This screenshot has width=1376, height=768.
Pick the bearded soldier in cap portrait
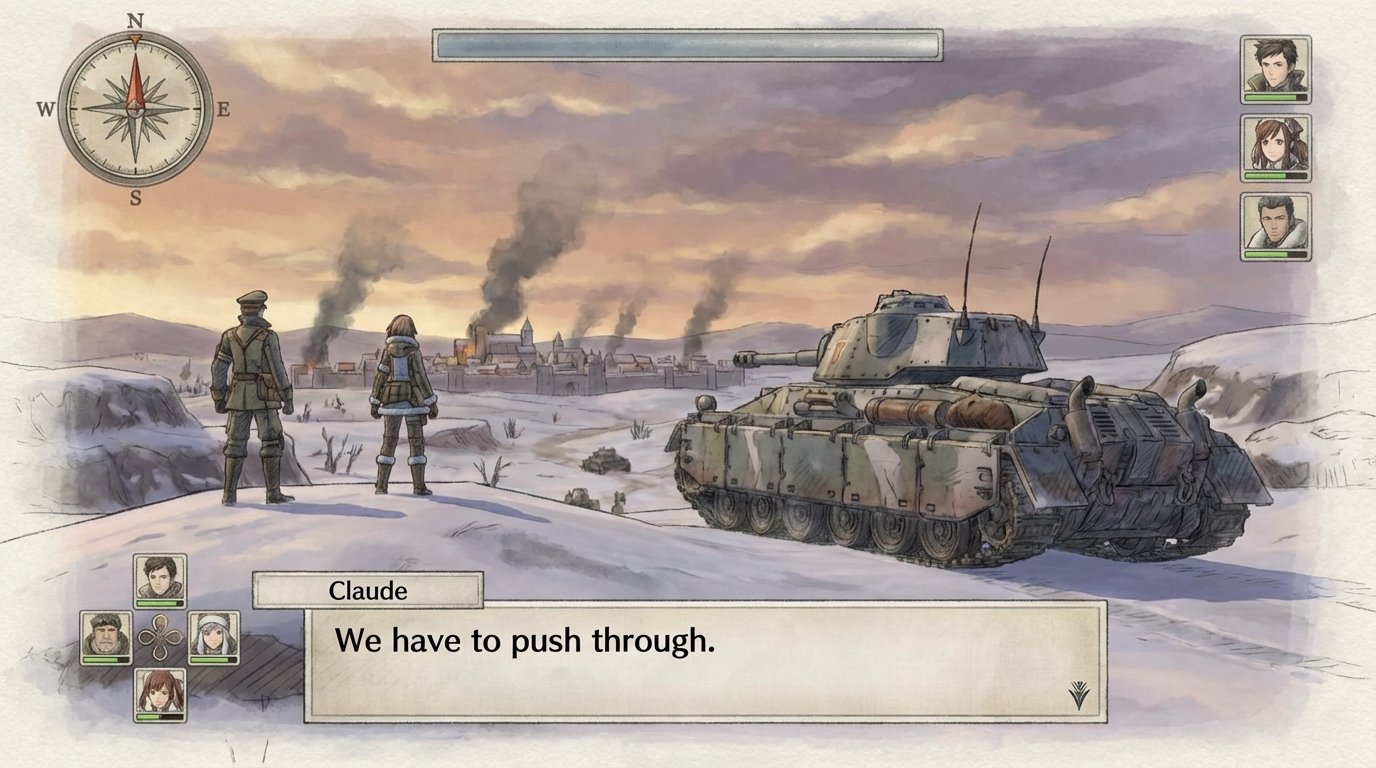[106, 637]
